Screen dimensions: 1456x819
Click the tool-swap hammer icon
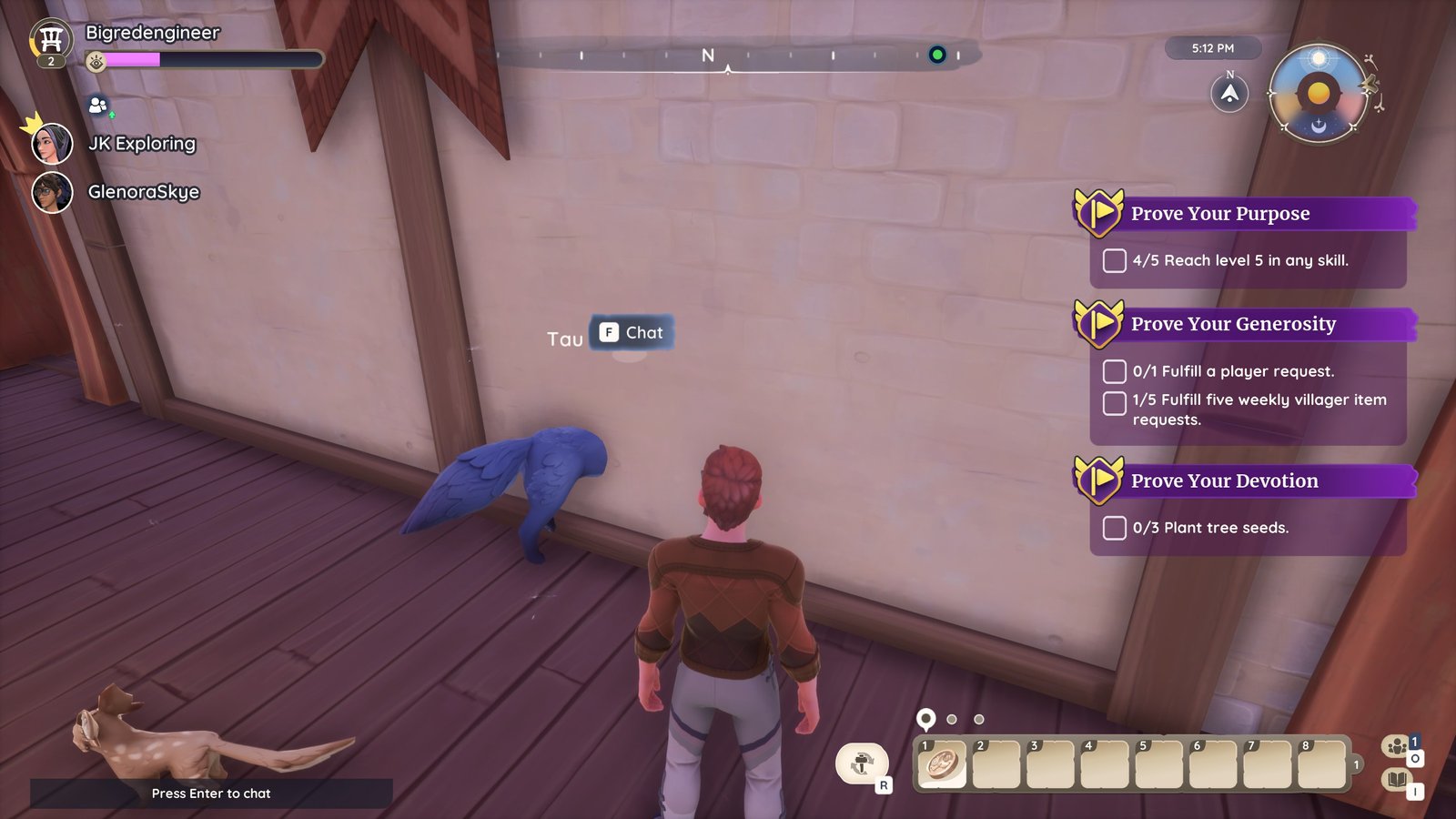tap(861, 763)
